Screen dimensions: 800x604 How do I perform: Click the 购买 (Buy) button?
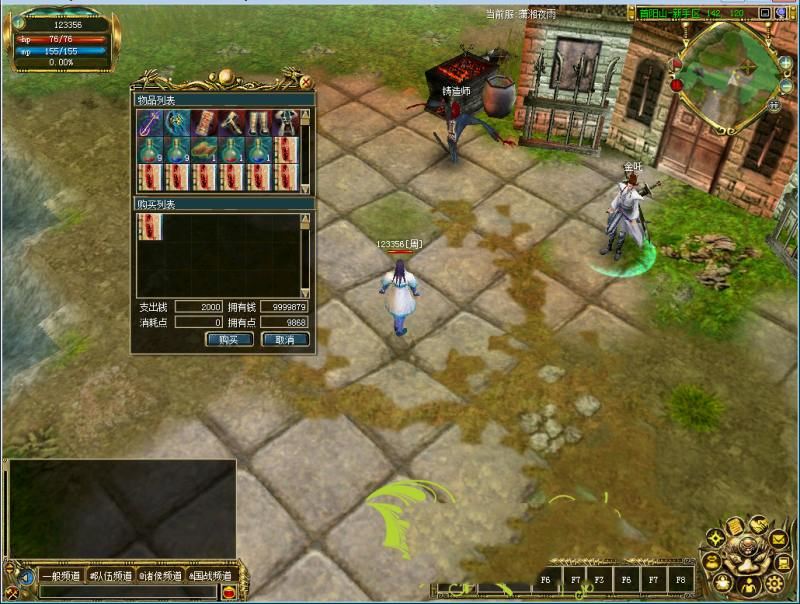(229, 340)
